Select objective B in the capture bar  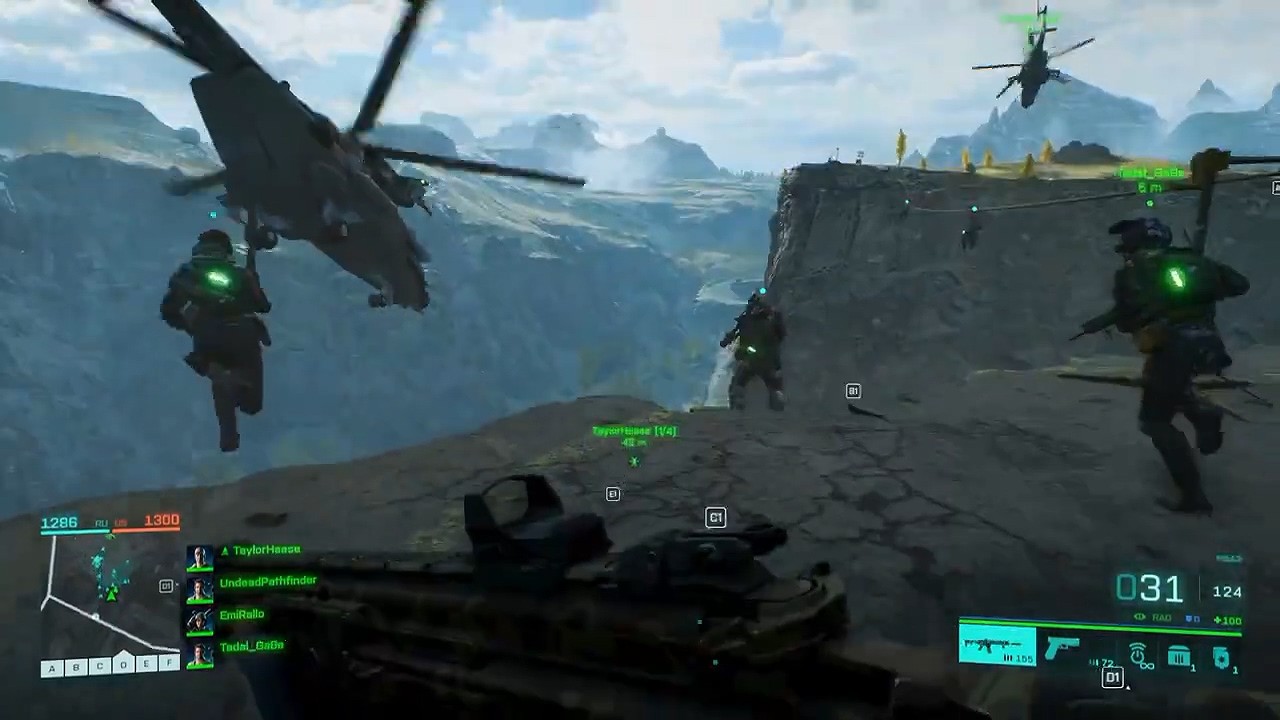[75, 668]
